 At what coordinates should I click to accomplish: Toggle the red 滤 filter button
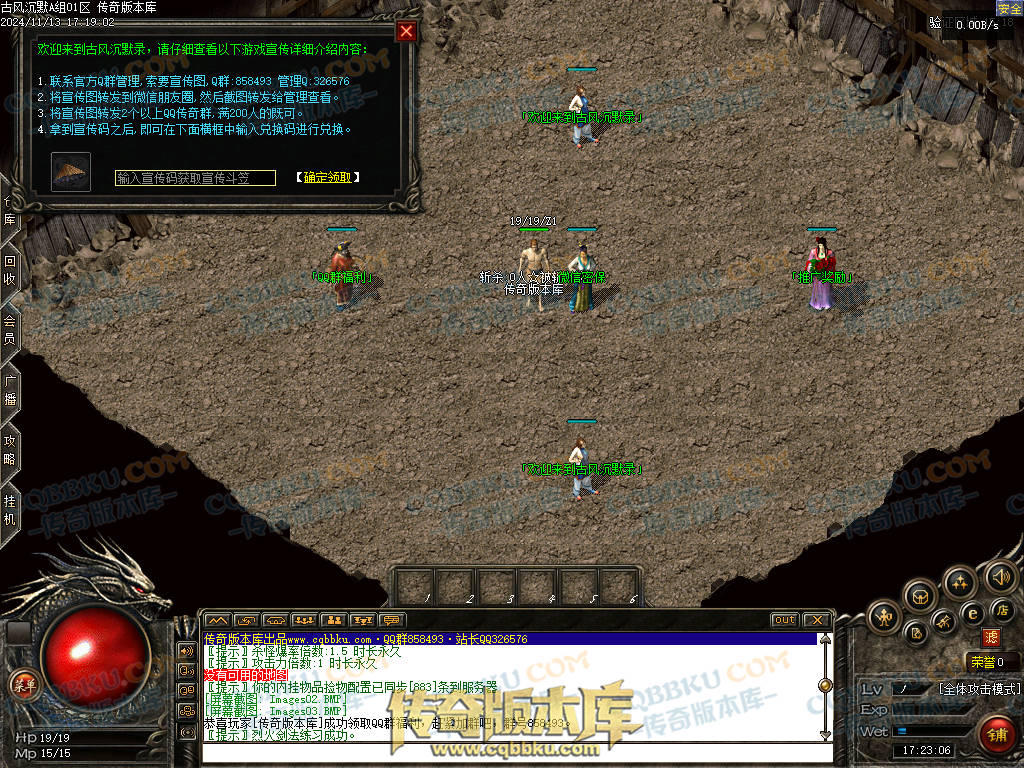click(991, 637)
